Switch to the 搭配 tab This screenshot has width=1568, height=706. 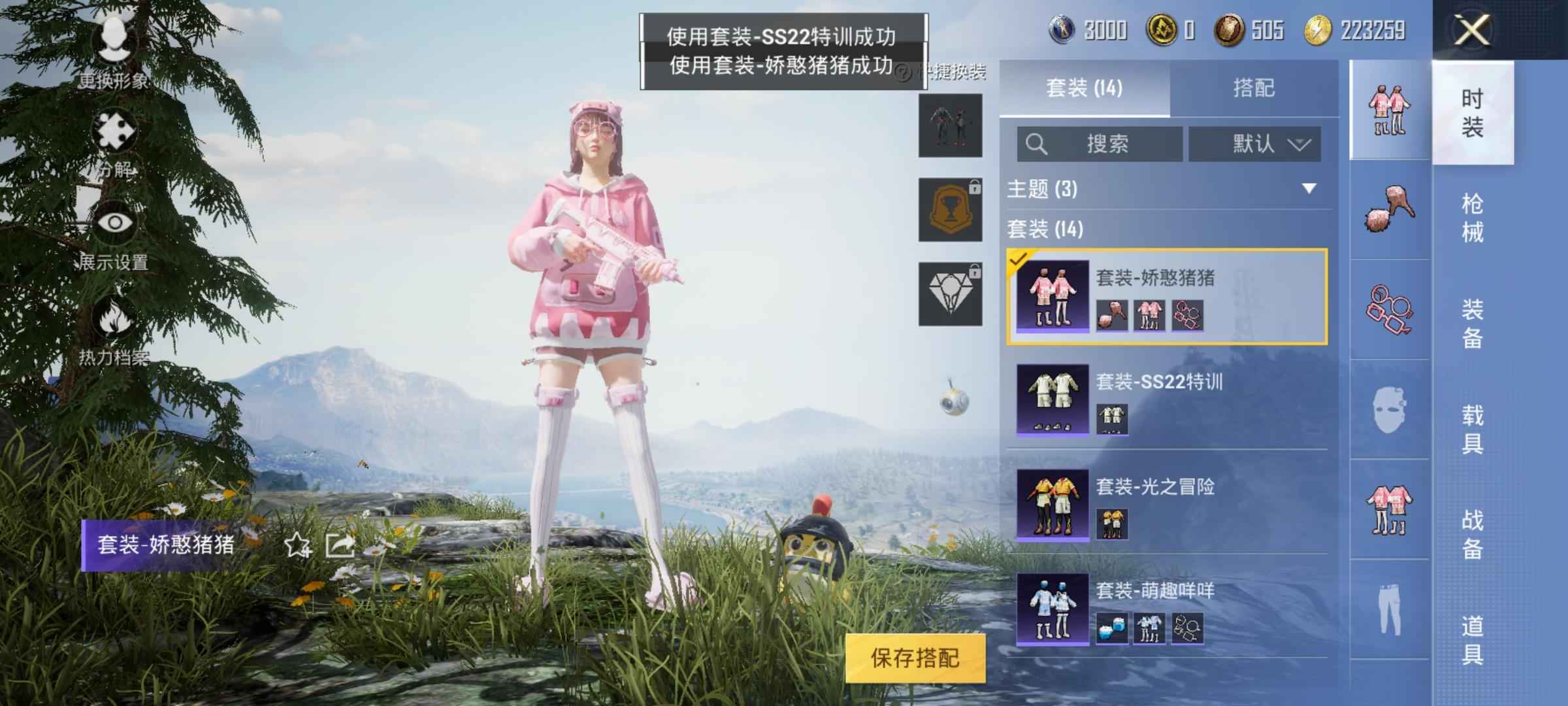tap(1253, 88)
